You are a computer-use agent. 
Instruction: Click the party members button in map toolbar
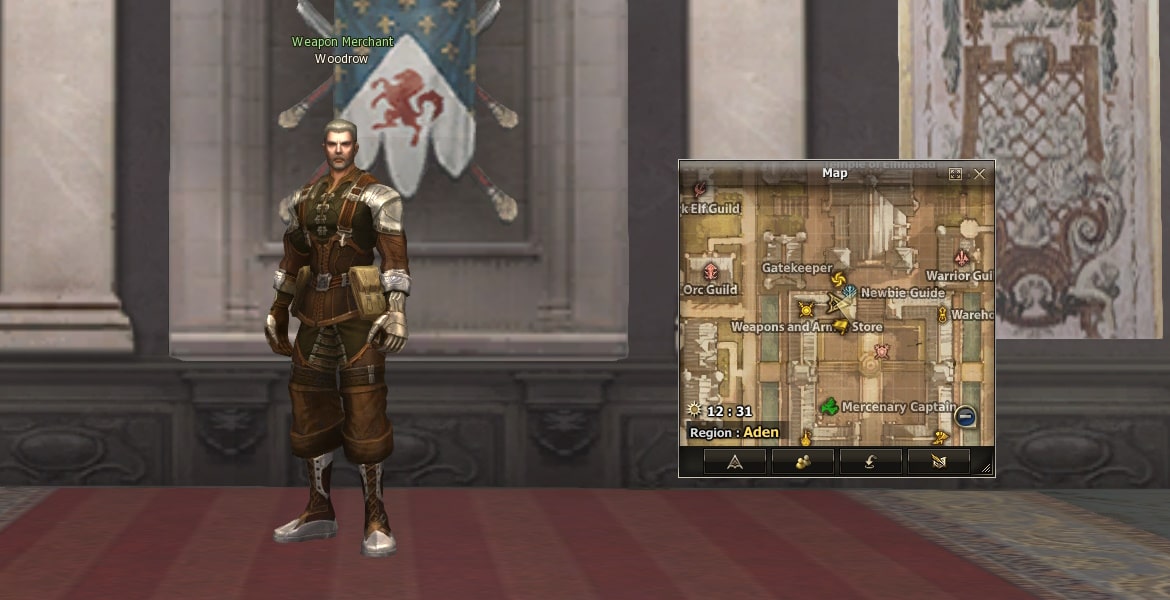tap(803, 461)
